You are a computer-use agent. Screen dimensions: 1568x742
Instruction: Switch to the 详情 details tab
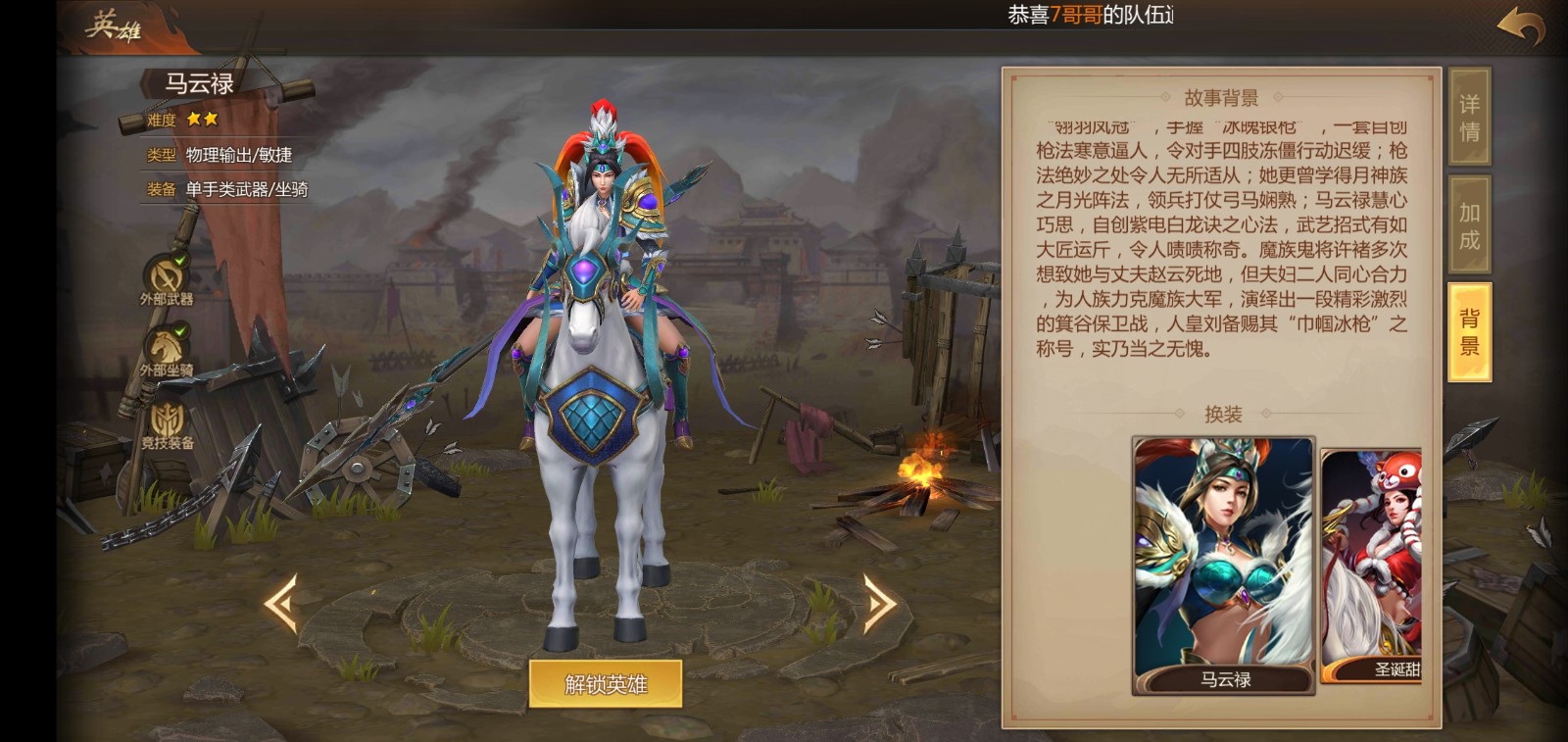[1469, 118]
